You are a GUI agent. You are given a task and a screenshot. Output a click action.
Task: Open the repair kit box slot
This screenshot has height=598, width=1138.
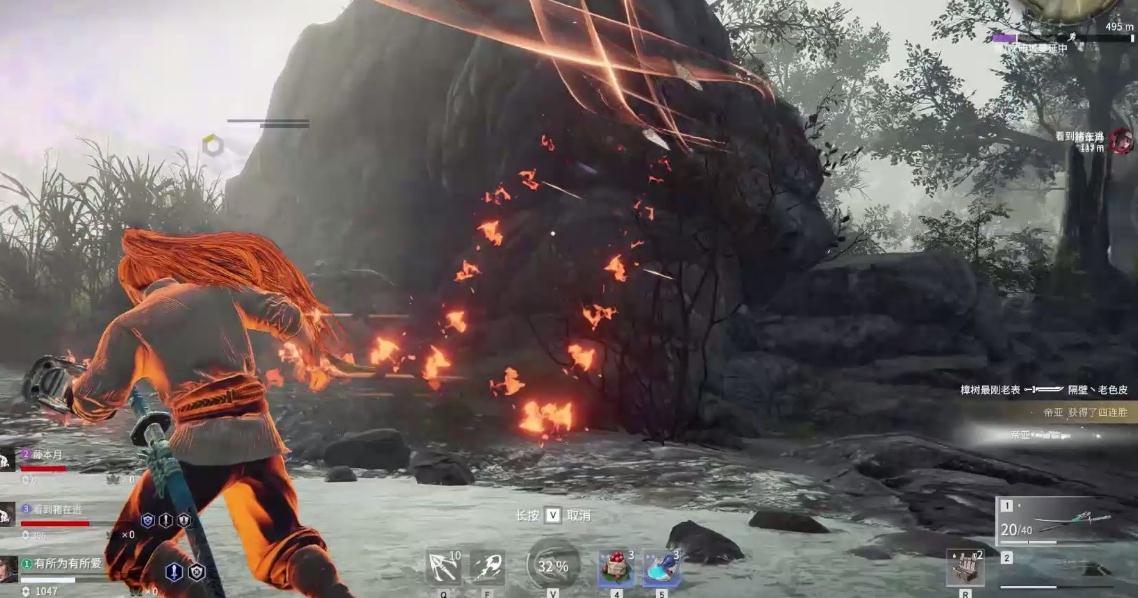(964, 569)
